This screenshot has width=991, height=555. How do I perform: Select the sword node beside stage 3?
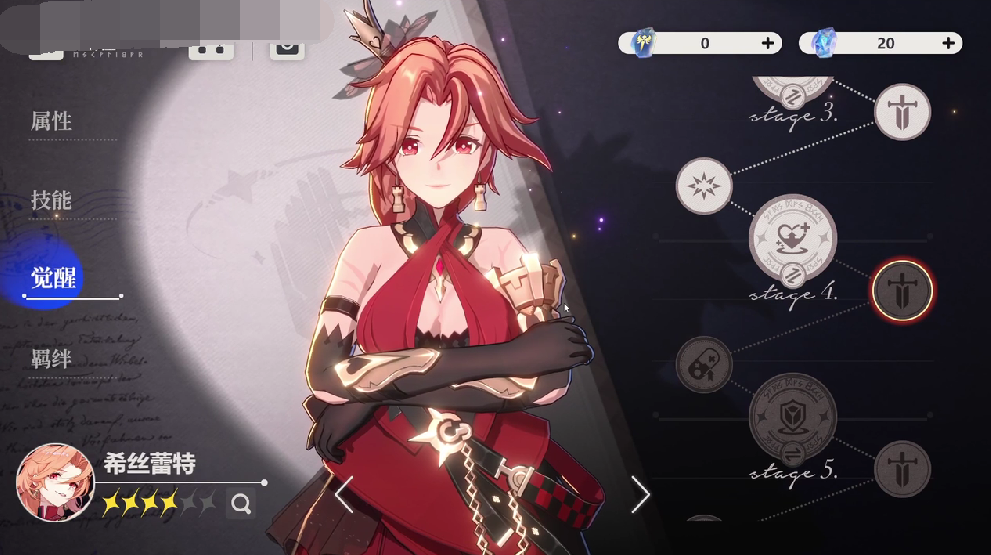click(902, 111)
